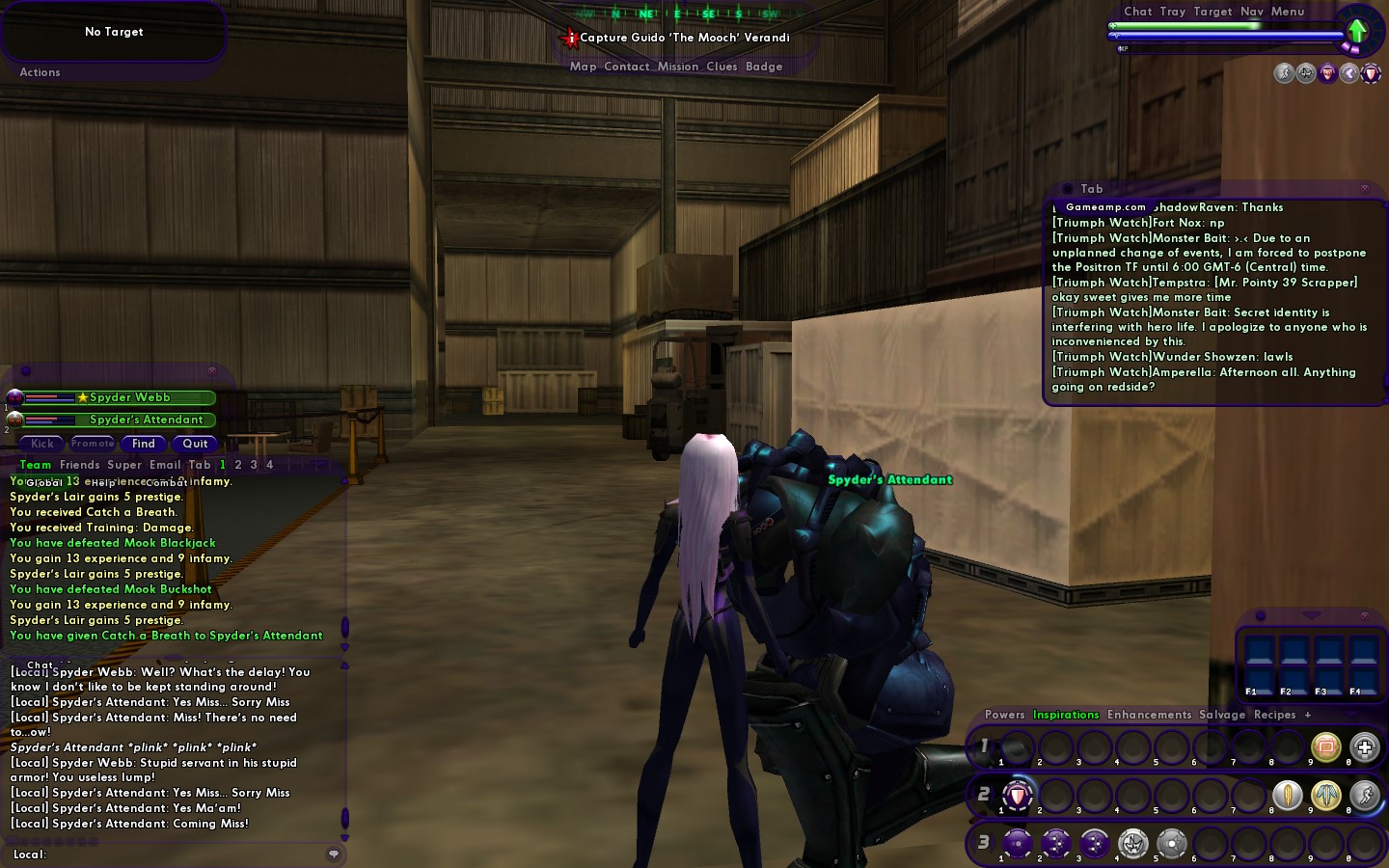The height and width of the screenshot is (868, 1389).
Task: Quit the team
Action: pyautogui.click(x=195, y=444)
